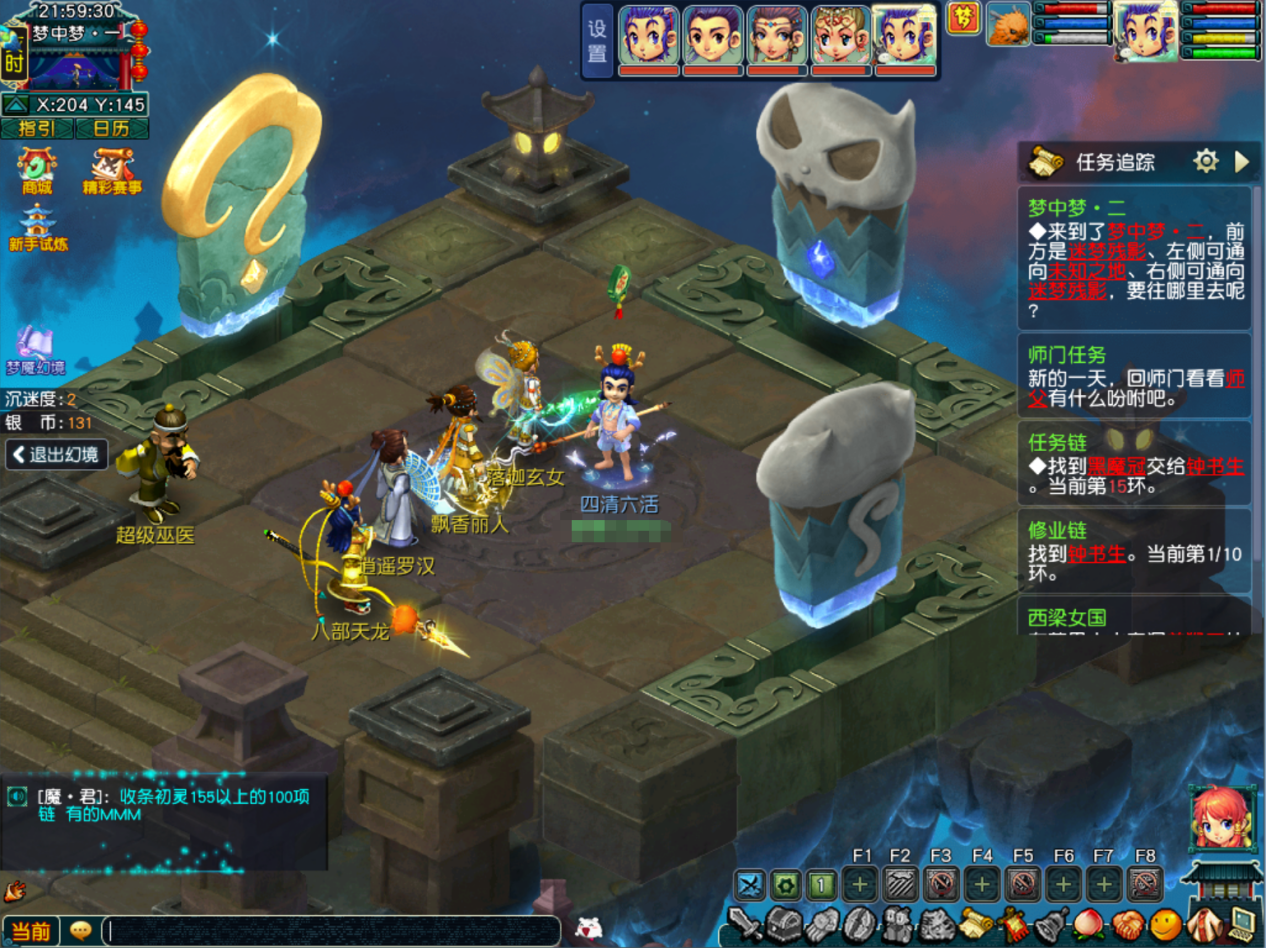The height and width of the screenshot is (948, 1266).
Task: Open the 日历 calendar button
Action: [111, 128]
